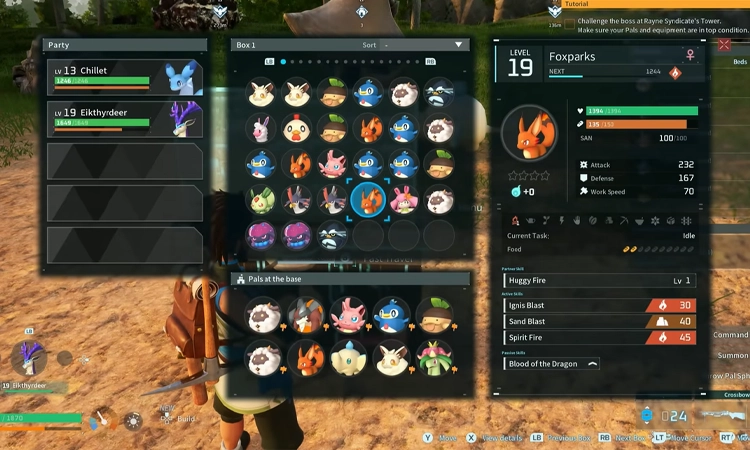
Task: Choose the Rushoar boar at the base
Action: (298, 315)
